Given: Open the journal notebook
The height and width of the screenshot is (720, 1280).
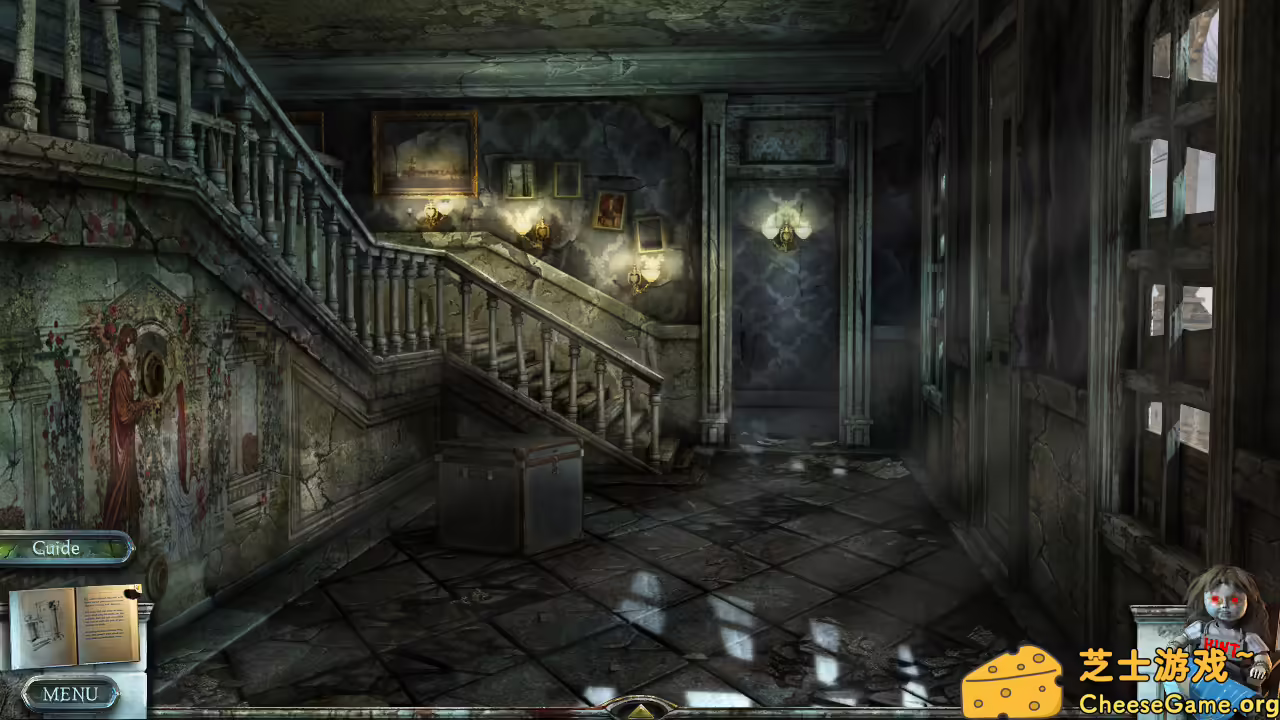Looking at the screenshot, I should click(75, 625).
